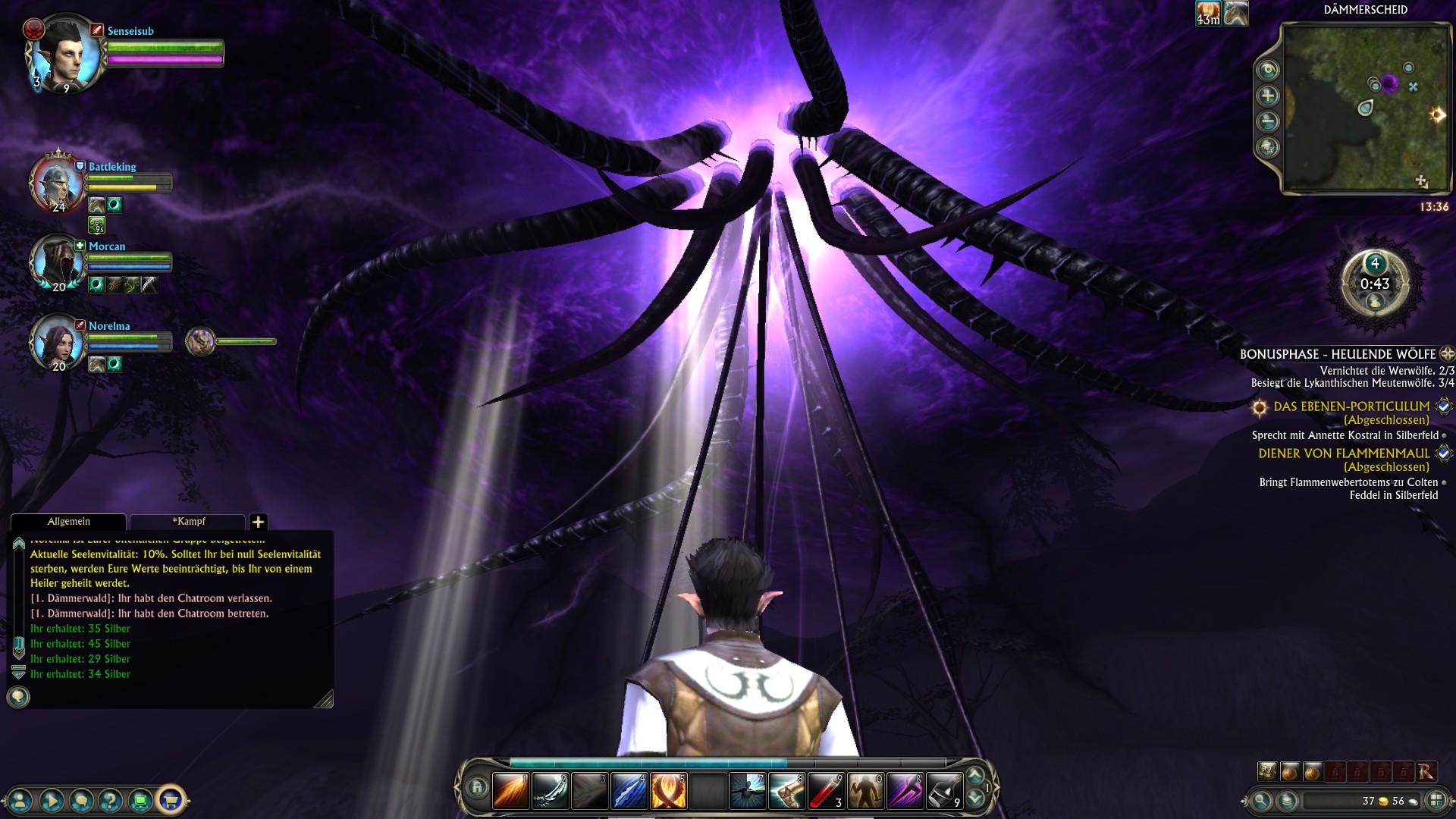Click the magnifier search icon beside the currency bar
Image resolution: width=1456 pixels, height=819 pixels.
pos(1261,803)
